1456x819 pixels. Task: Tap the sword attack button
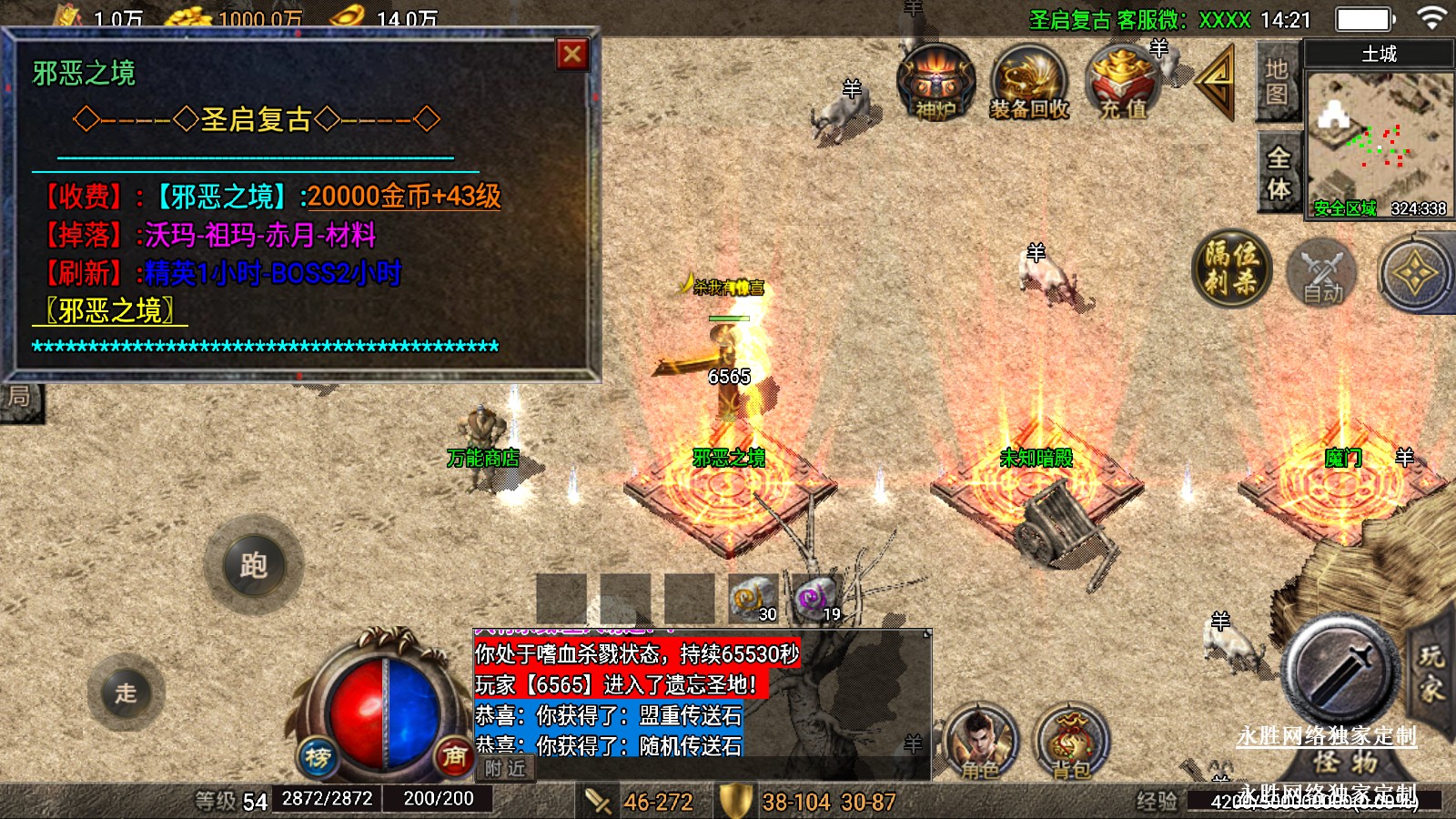coord(1340,670)
